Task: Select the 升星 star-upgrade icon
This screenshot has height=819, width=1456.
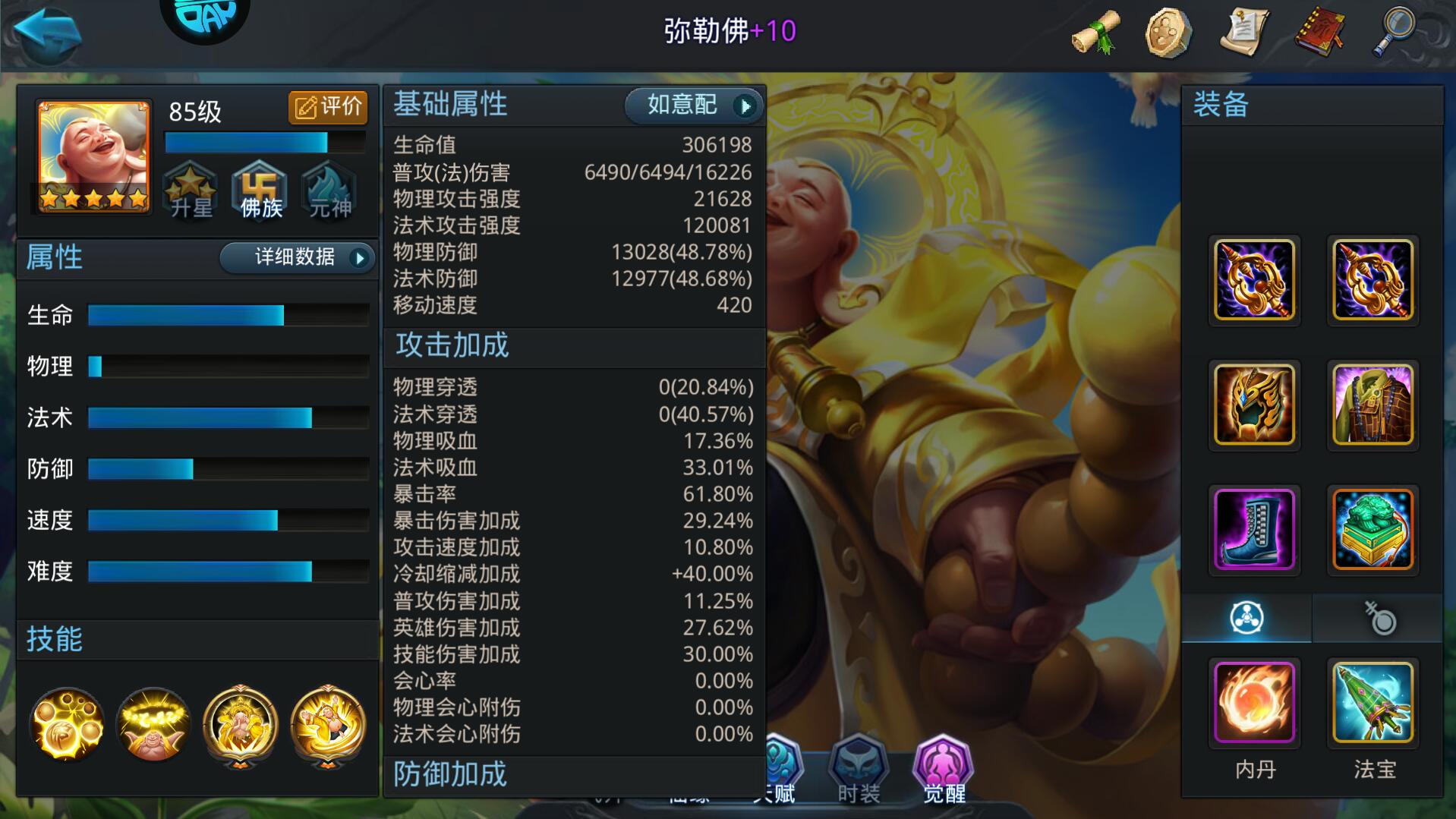Action: click(x=191, y=191)
